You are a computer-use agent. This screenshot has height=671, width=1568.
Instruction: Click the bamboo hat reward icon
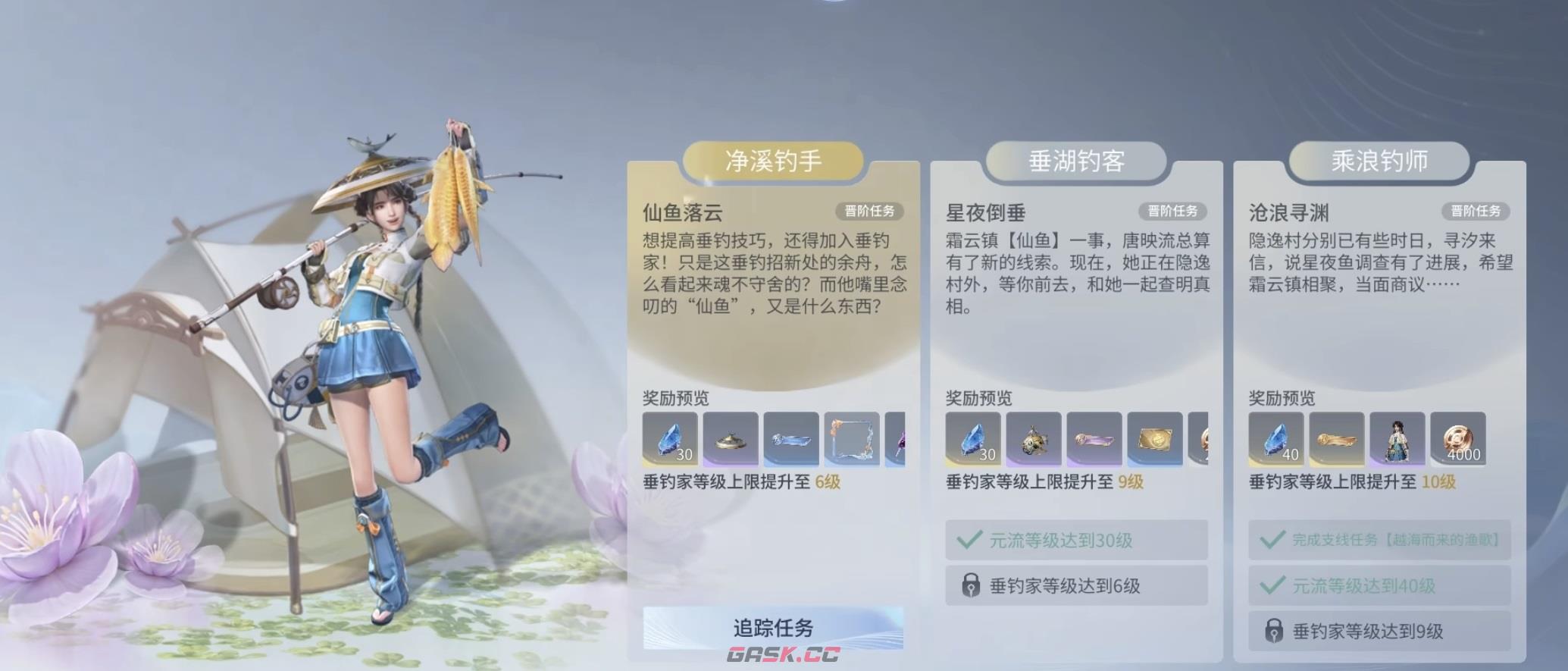point(731,440)
